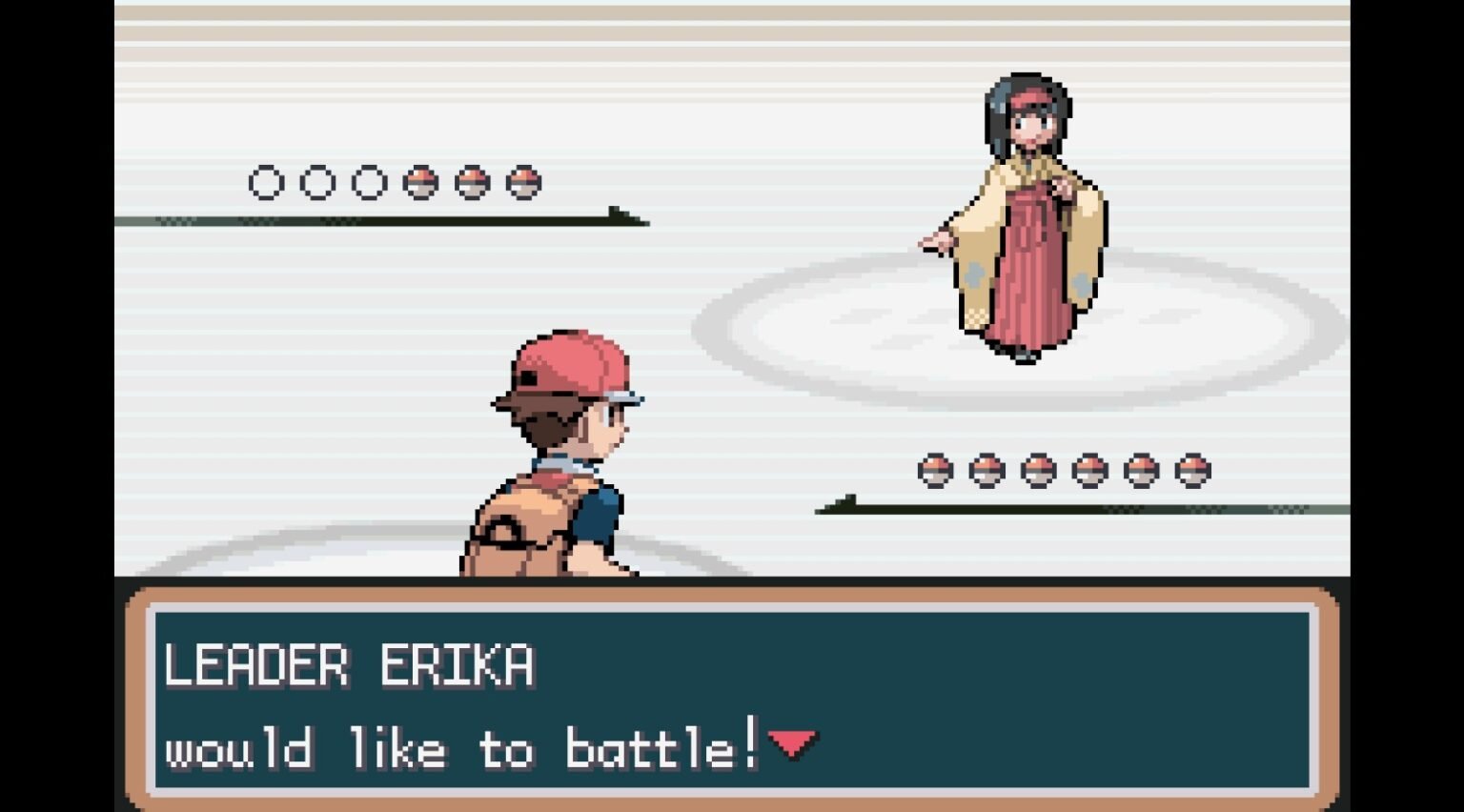Toggle the second empty Poké Ball outline
This screenshot has width=1464, height=812.
[316, 182]
